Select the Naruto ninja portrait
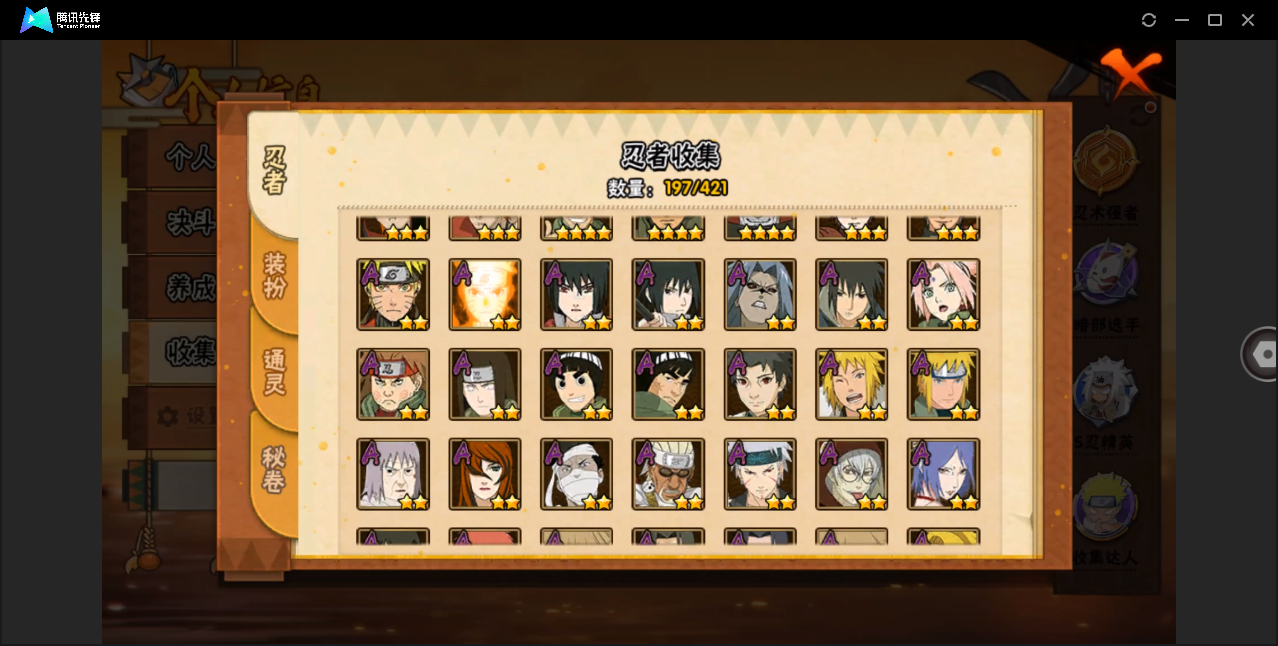1278x646 pixels. [x=393, y=295]
